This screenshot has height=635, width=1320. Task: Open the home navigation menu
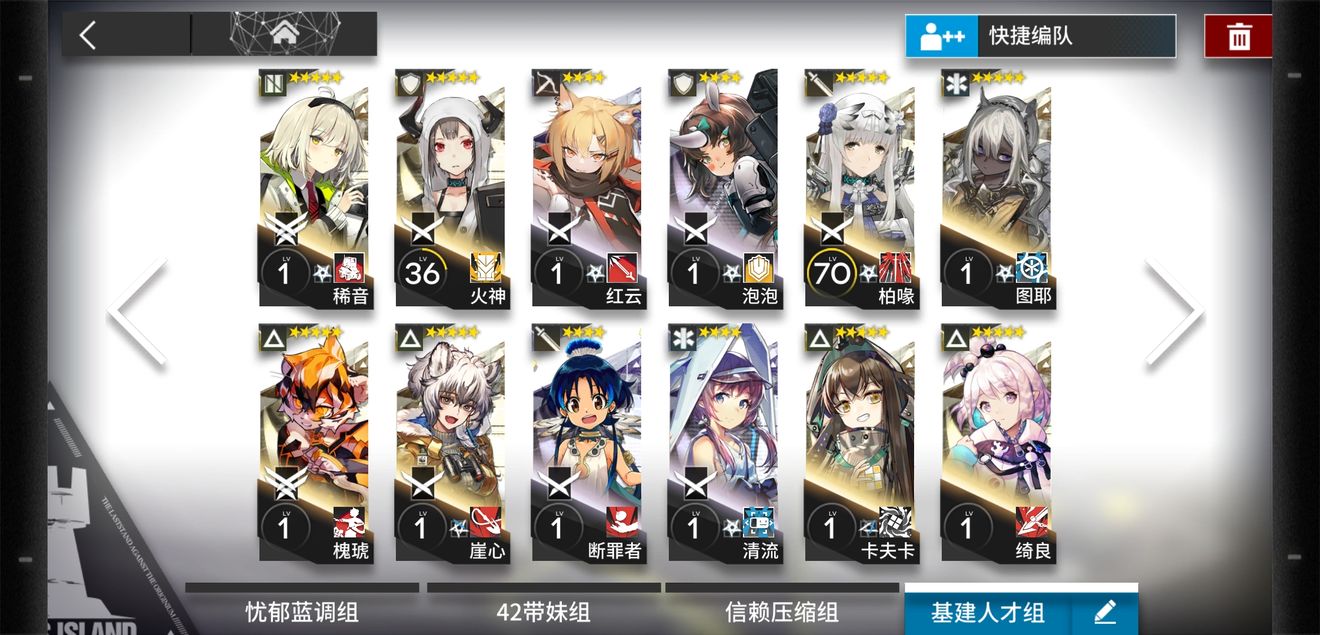pos(285,35)
